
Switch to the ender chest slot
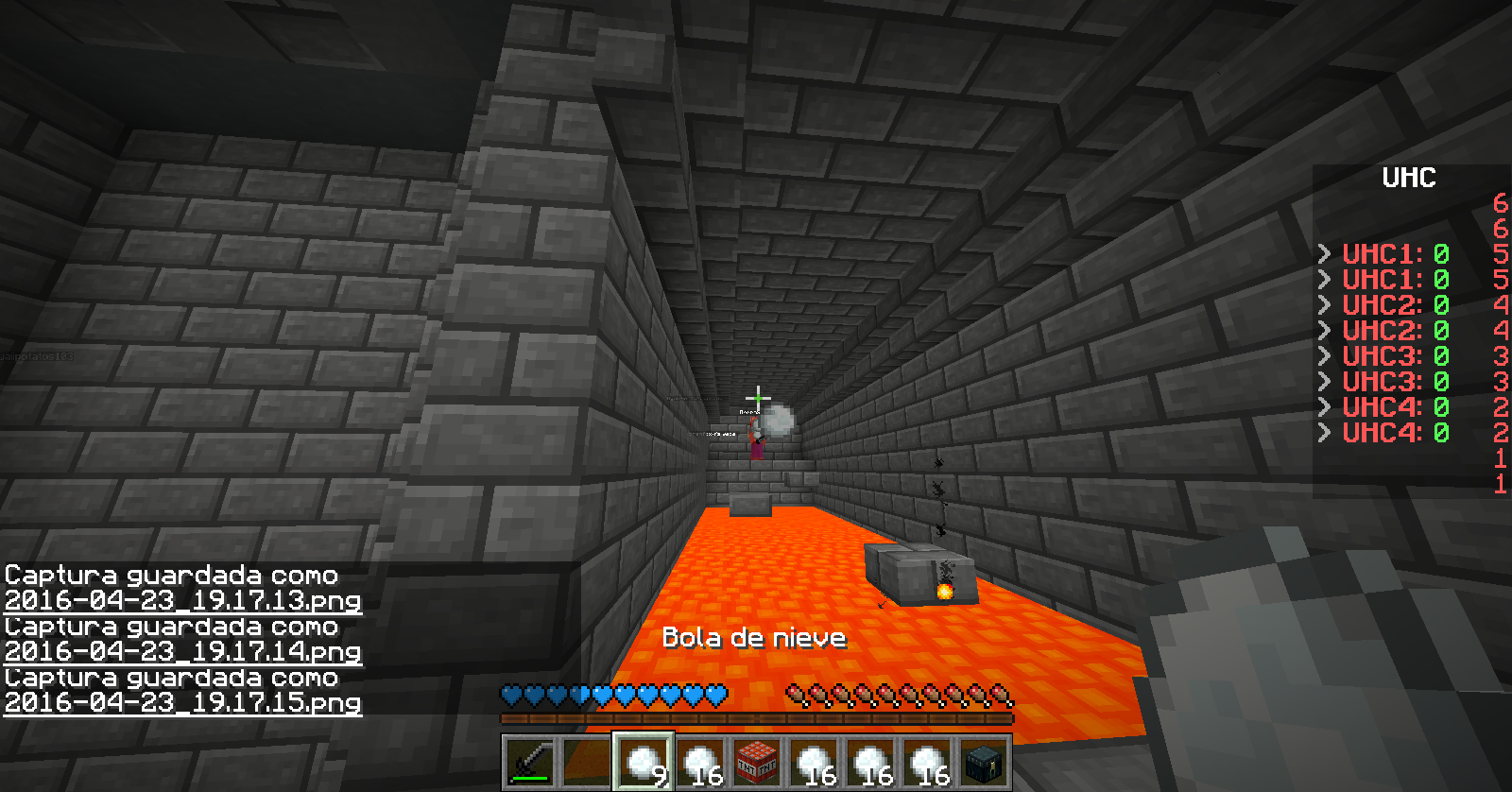(x=984, y=762)
